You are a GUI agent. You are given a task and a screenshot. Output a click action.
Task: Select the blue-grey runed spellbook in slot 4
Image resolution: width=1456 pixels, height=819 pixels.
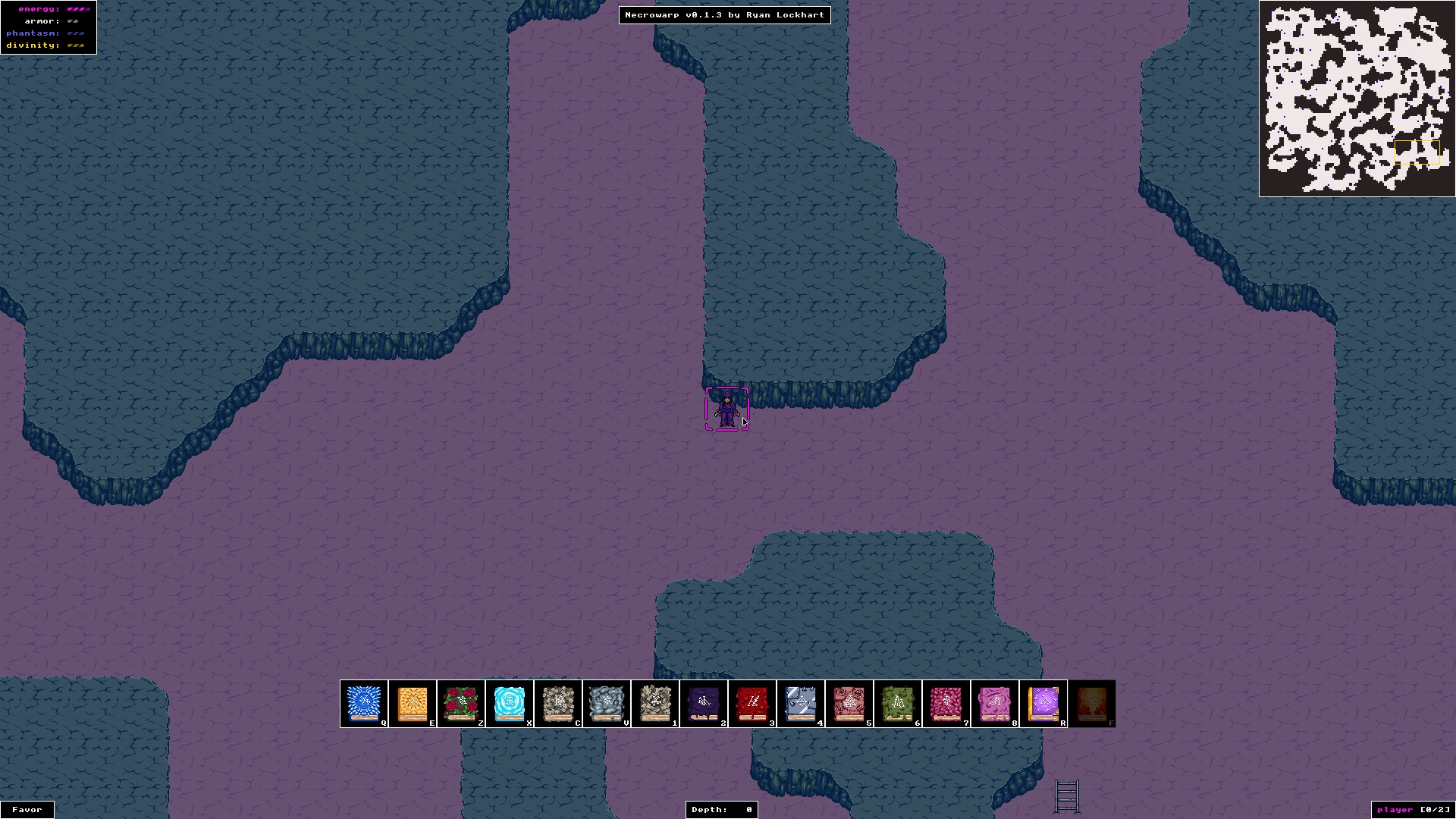pos(802,703)
